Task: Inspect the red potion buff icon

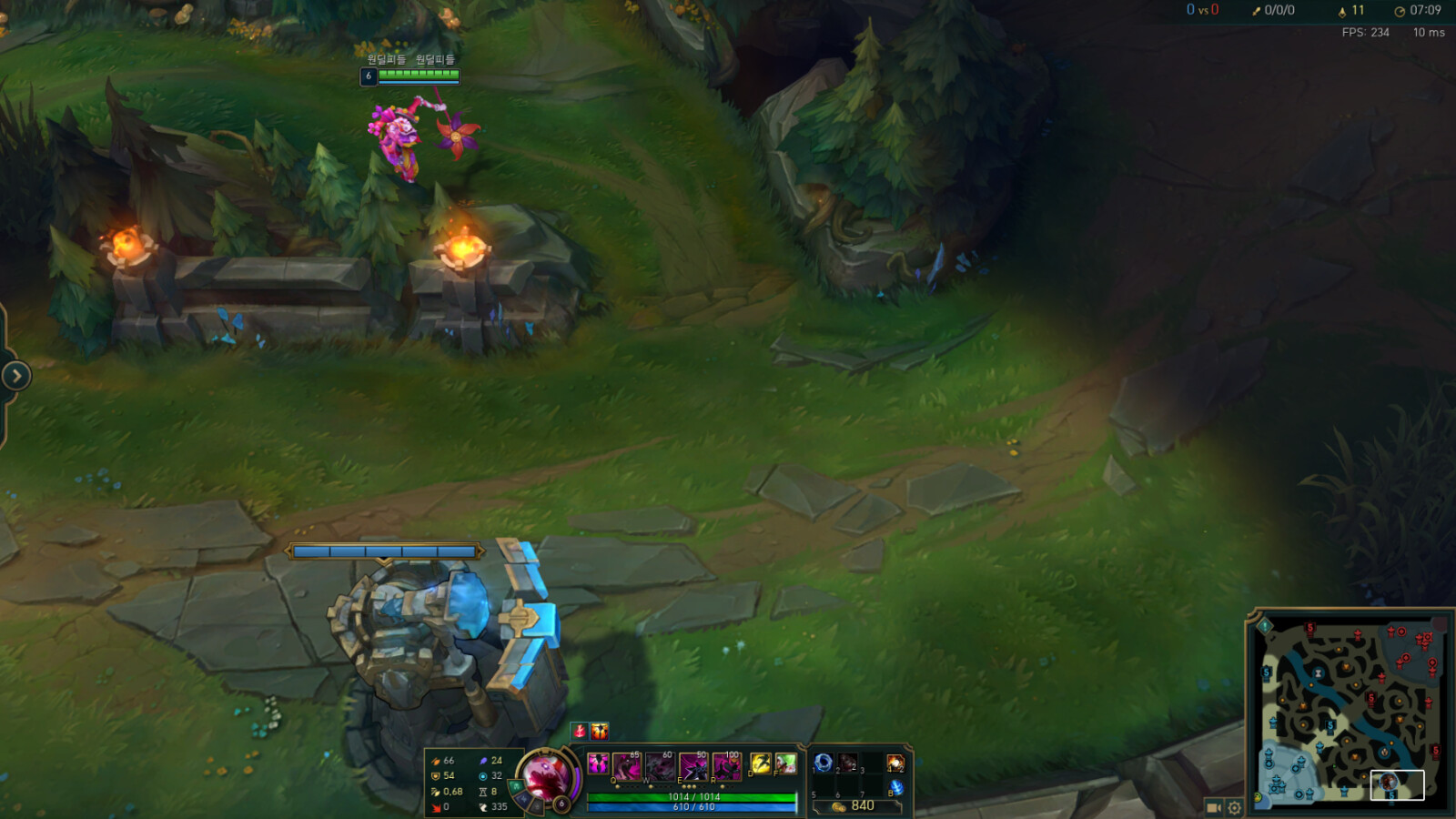Action: (580, 731)
